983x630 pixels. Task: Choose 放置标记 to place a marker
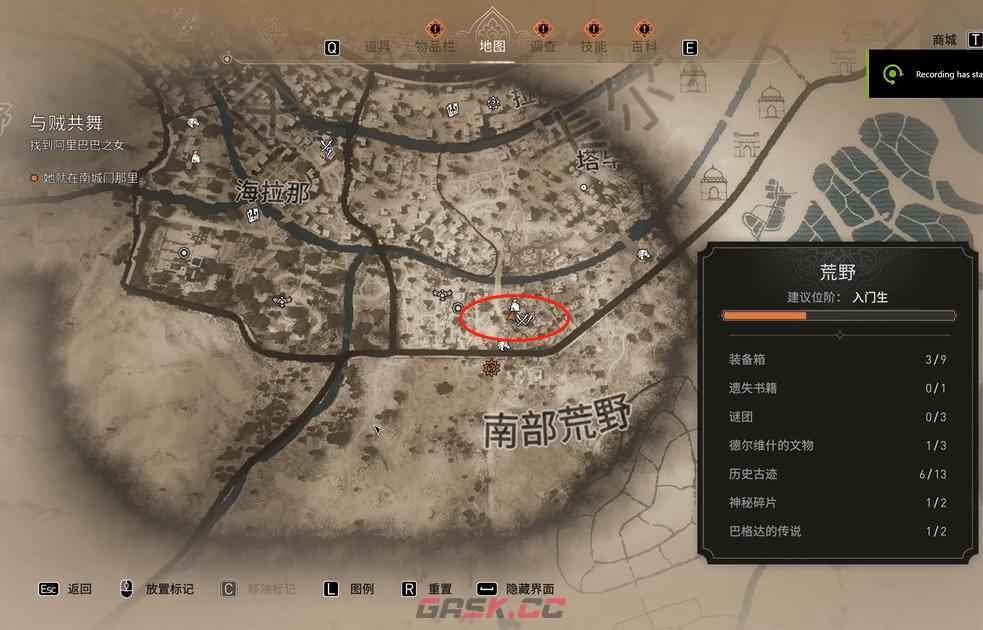169,589
